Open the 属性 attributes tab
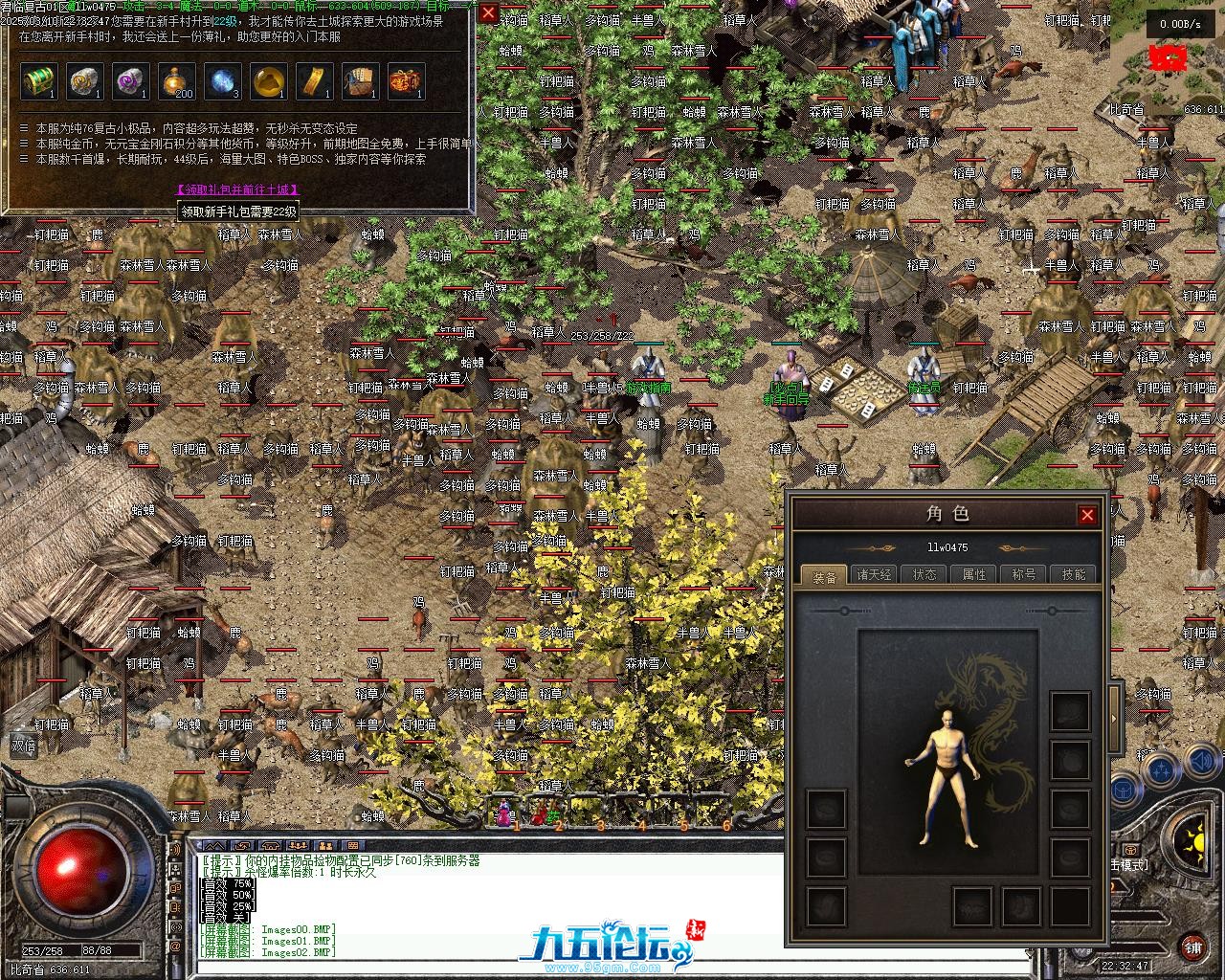The width and height of the screenshot is (1225, 980). (974, 574)
